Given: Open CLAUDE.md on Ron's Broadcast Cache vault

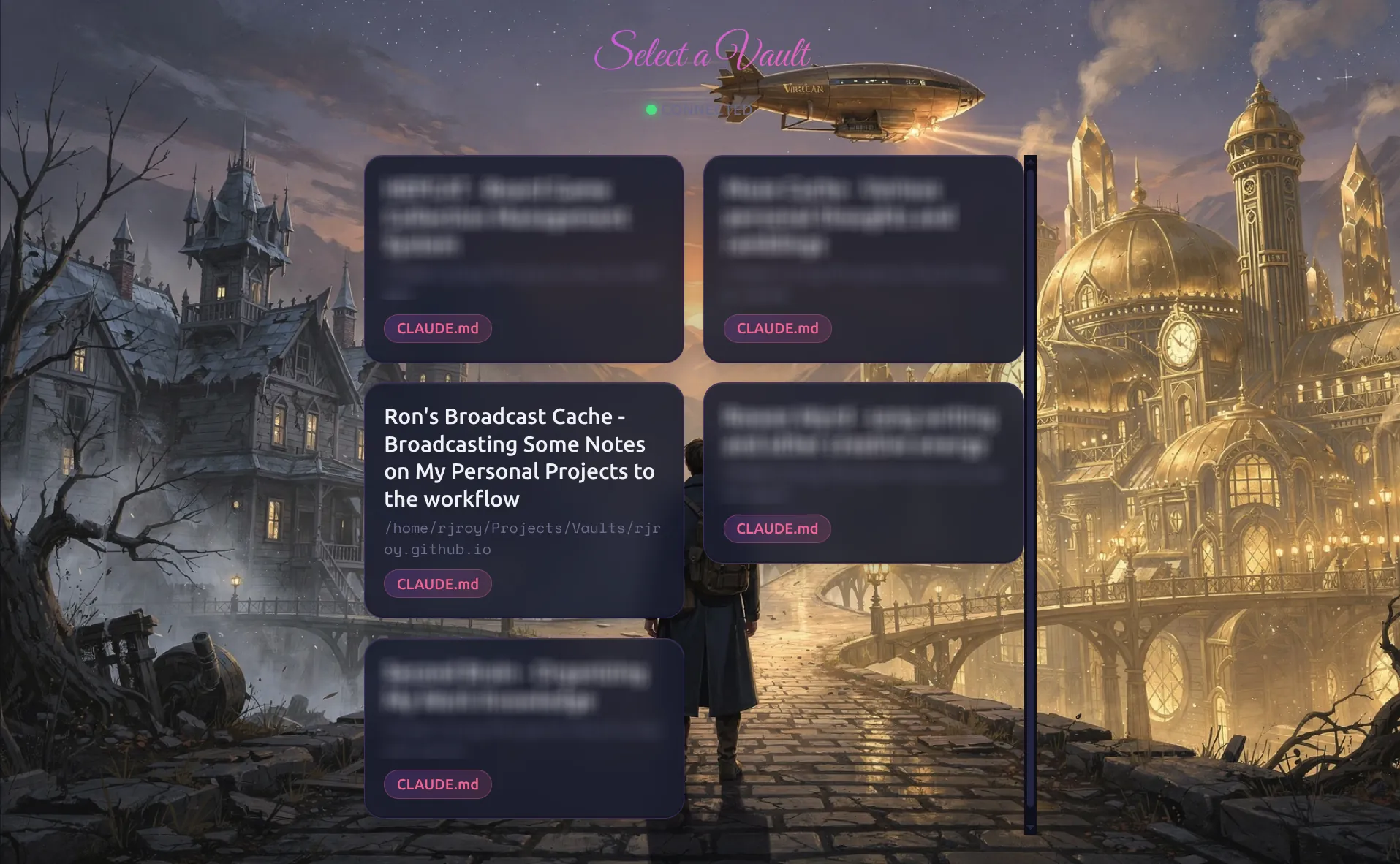Looking at the screenshot, I should point(437,583).
